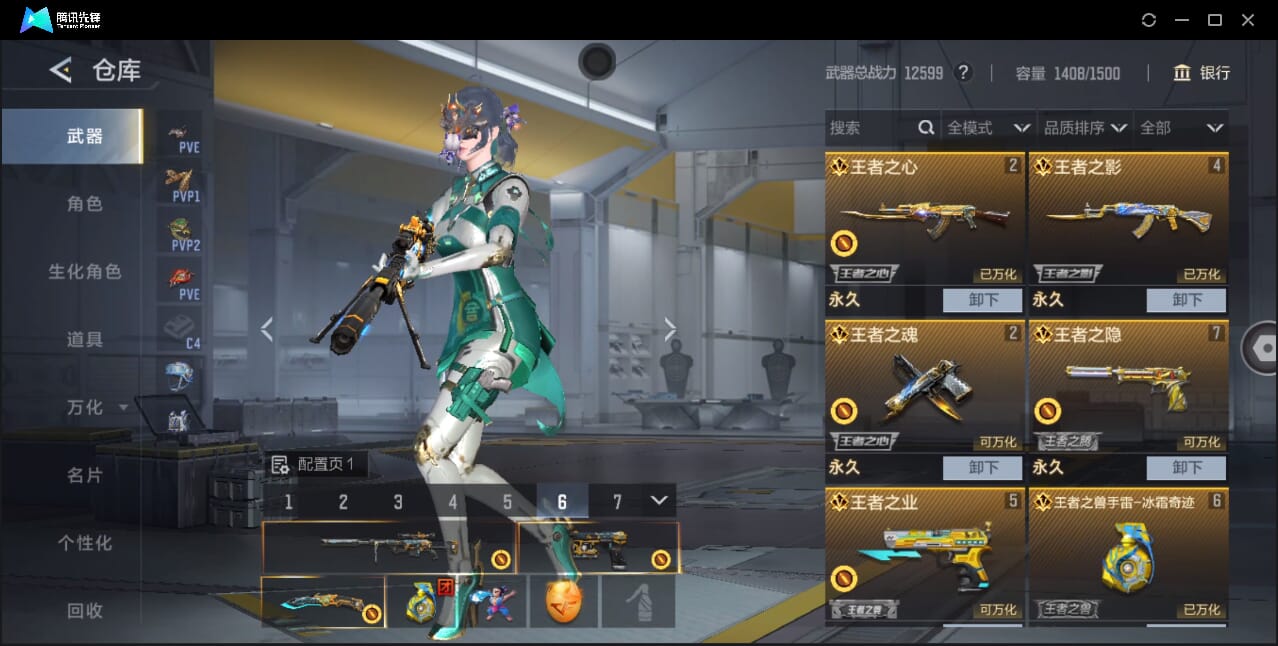Select the 王者之魂 weapon card
The image size is (1278, 646).
(925, 385)
